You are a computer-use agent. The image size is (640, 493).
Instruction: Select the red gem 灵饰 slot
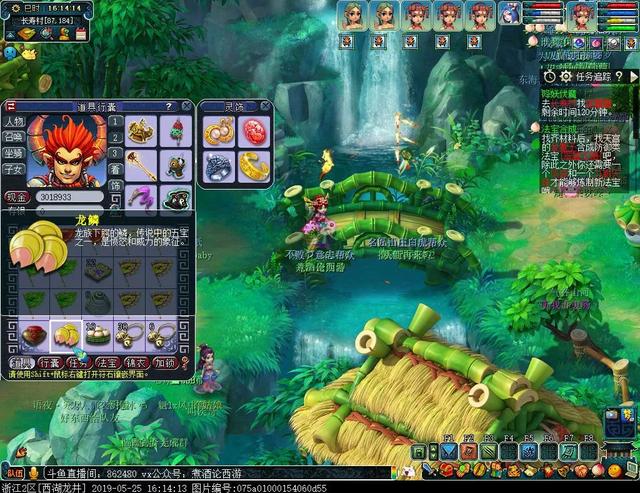coord(253,131)
